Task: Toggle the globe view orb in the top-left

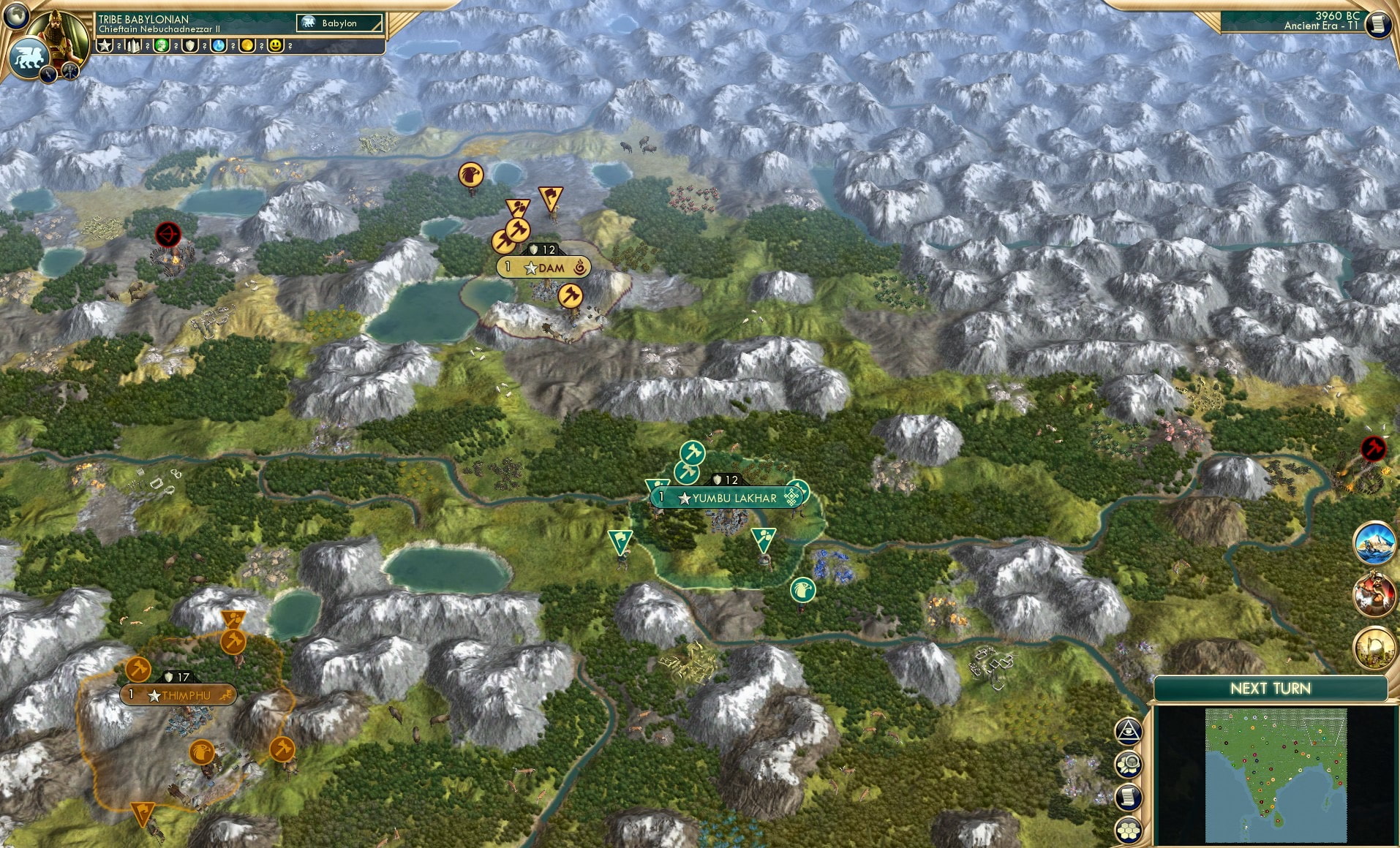Action: coord(16,16)
